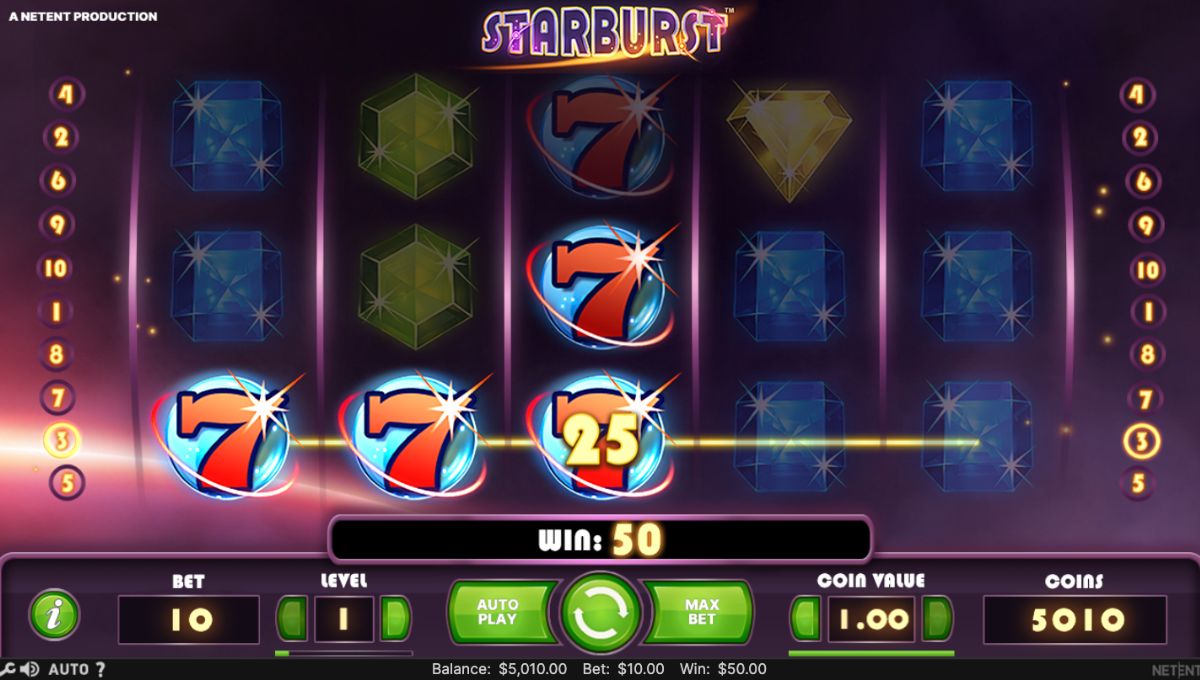1200x680 pixels.
Task: Raise the coin value
Action: (x=937, y=619)
